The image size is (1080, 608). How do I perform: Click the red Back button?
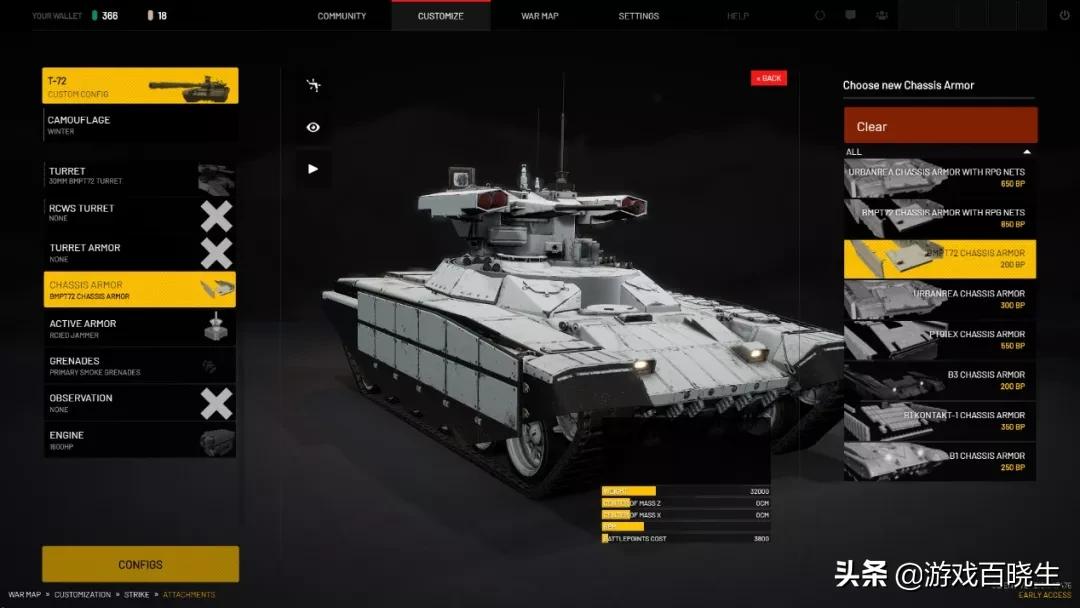[768, 78]
